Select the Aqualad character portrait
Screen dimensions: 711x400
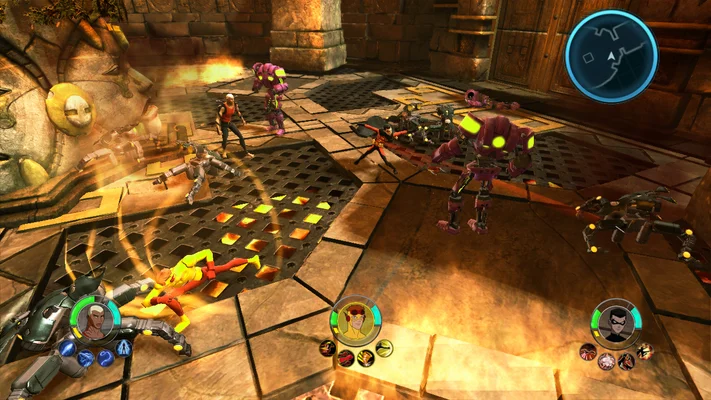[x=95, y=320]
